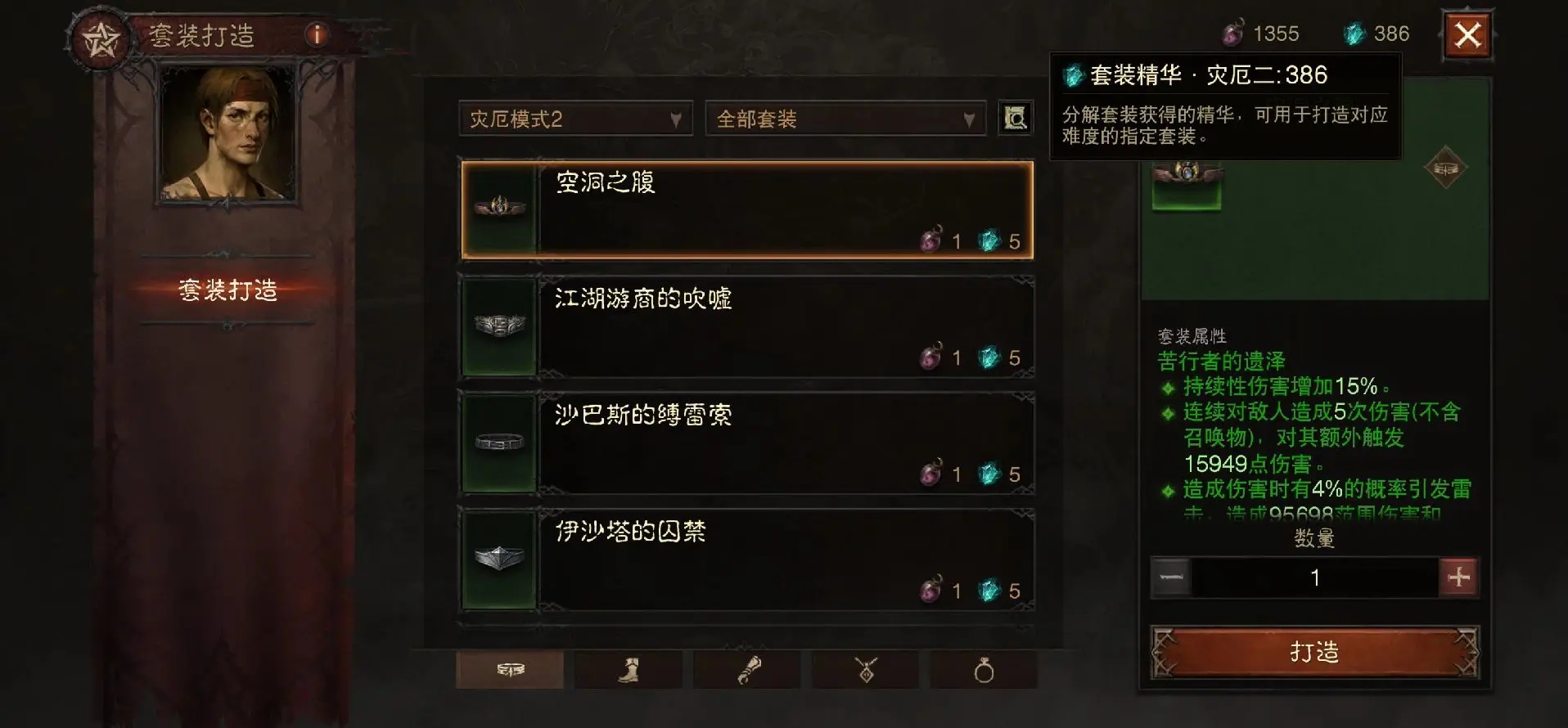Click the blue set essence currency icon
The height and width of the screenshot is (728, 1568).
tap(1356, 33)
